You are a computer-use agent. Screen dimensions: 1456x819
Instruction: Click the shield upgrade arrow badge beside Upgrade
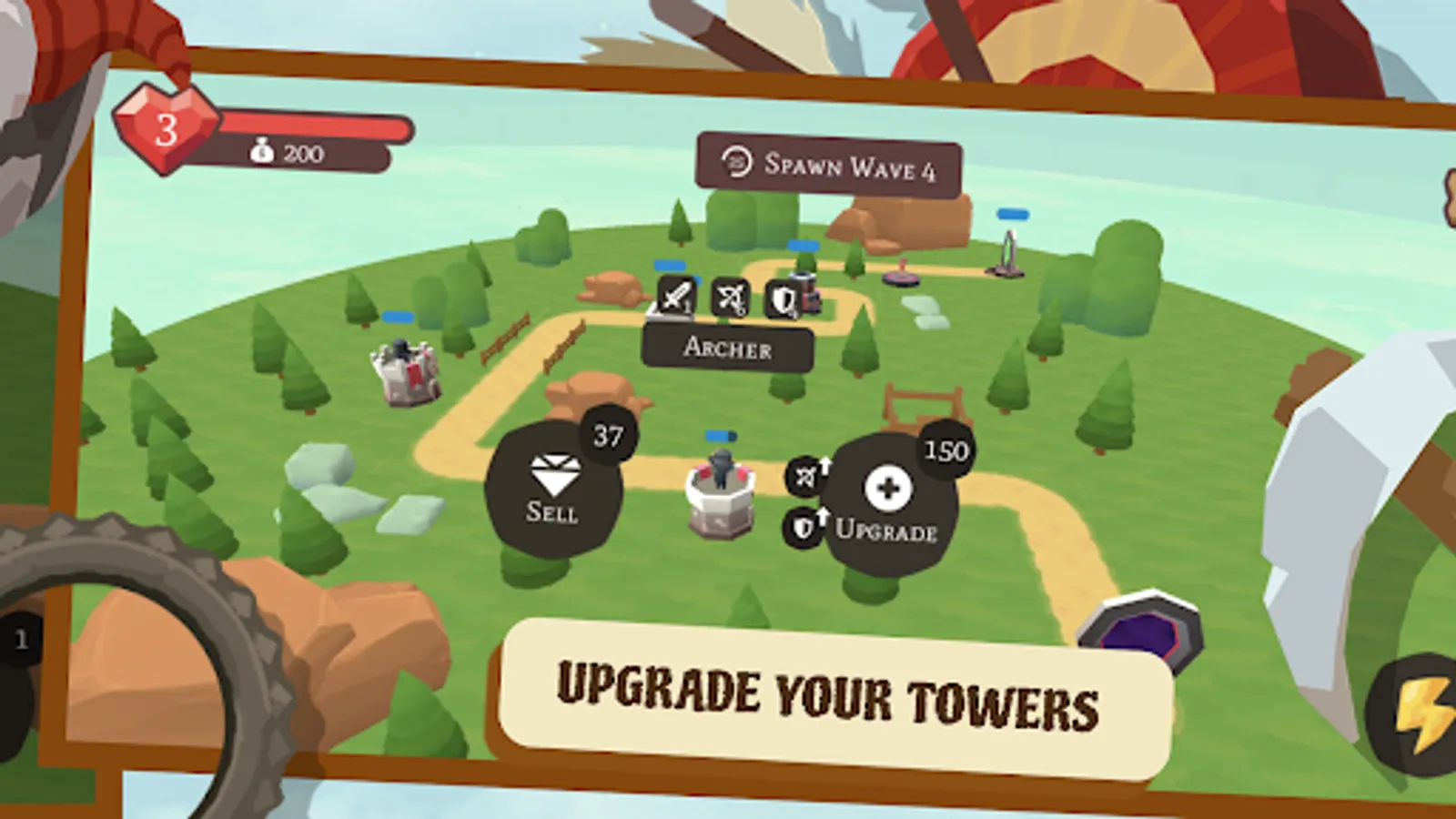(805, 525)
